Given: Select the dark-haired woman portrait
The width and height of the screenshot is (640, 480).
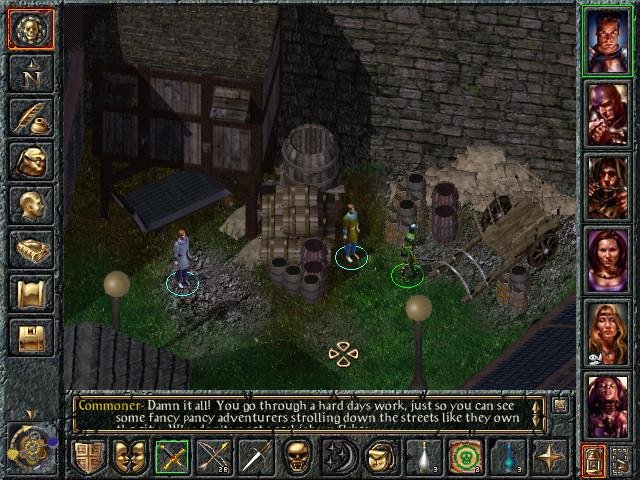Looking at the screenshot, I should coord(607,259).
